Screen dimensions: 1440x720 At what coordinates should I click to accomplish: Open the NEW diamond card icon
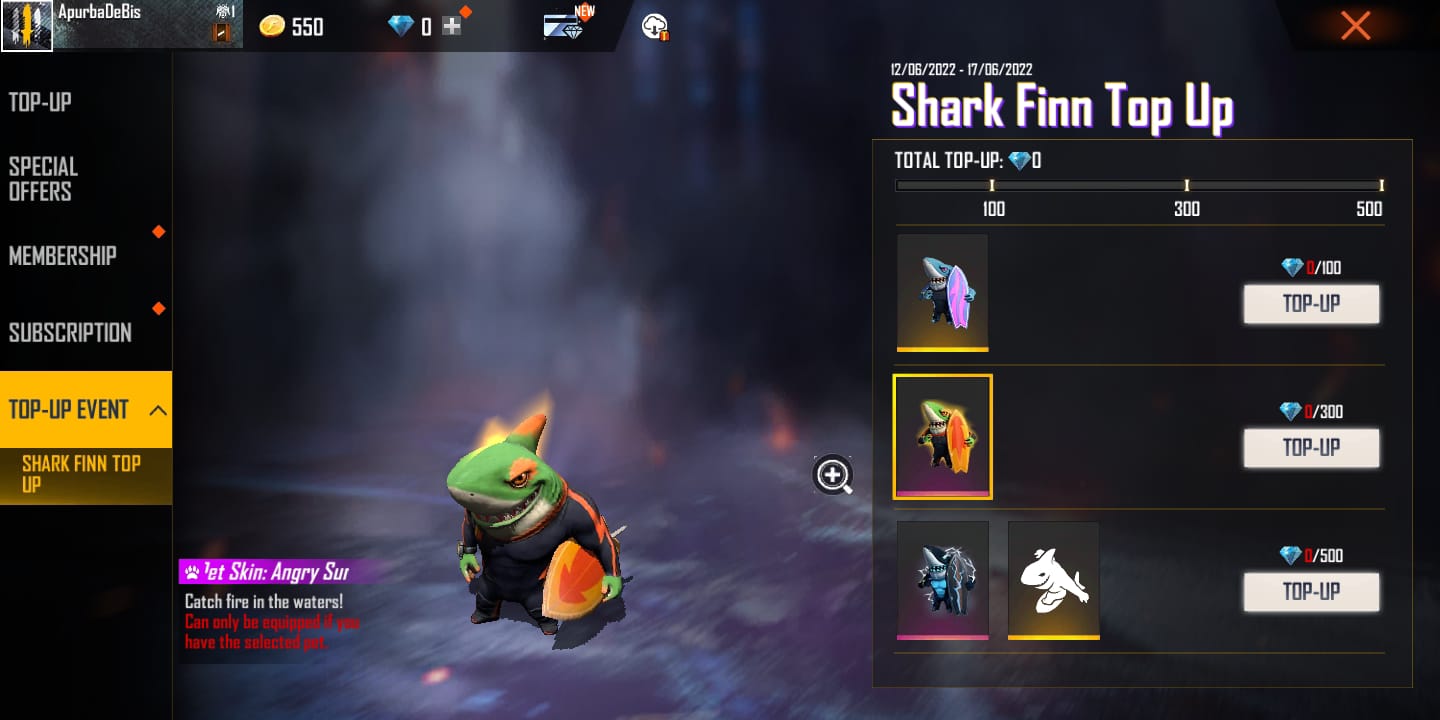tap(567, 25)
